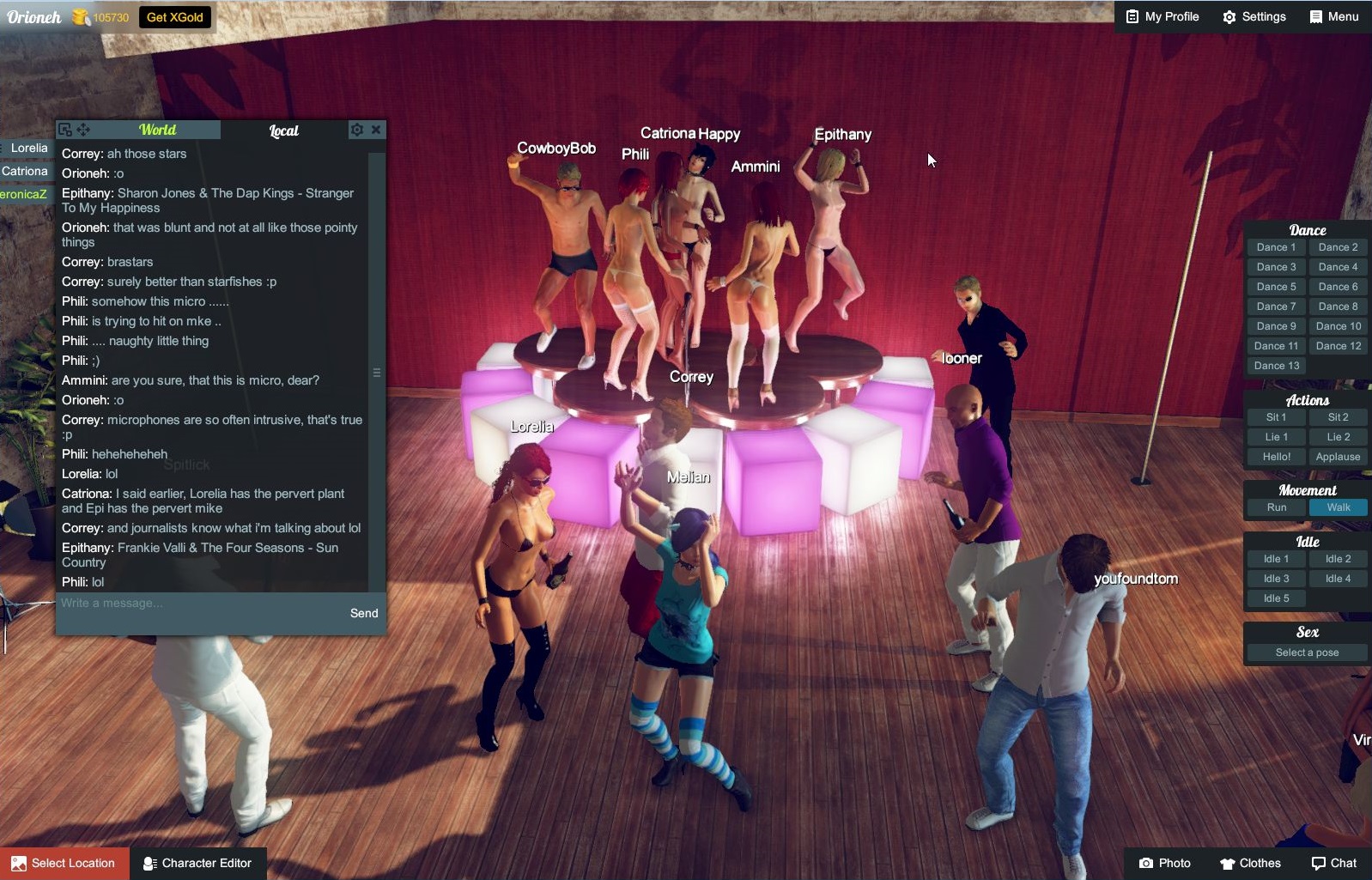Switch movement mode to Run
Image resolution: width=1372 pixels, height=880 pixels.
[1276, 507]
